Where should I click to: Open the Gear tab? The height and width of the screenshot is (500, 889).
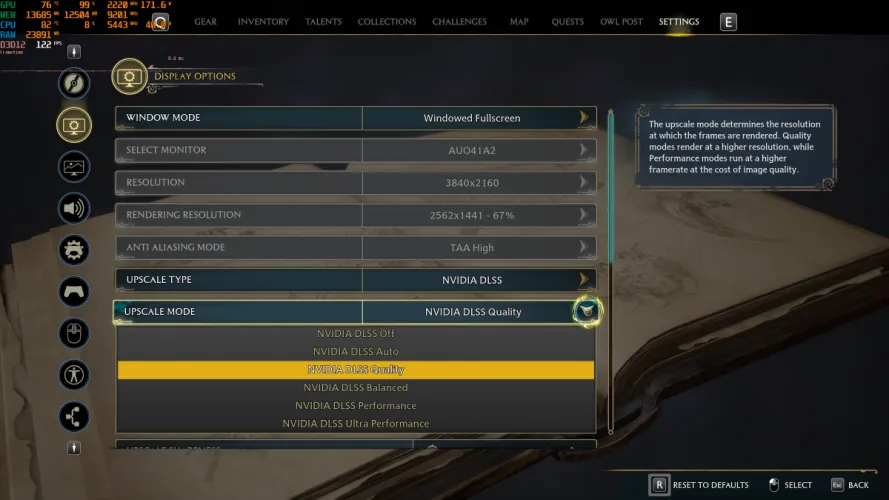(205, 22)
